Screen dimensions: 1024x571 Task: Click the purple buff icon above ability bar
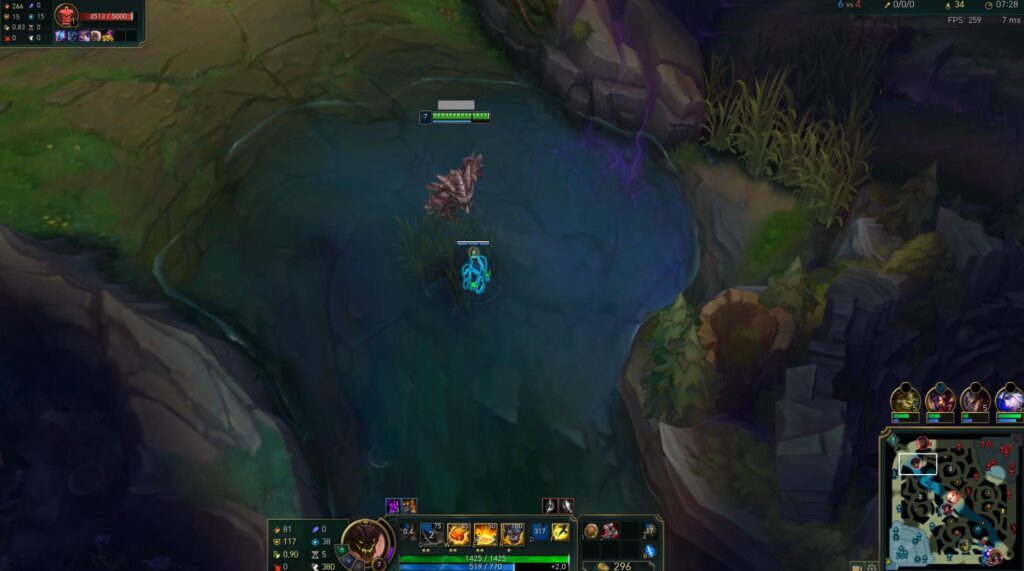pyautogui.click(x=393, y=506)
